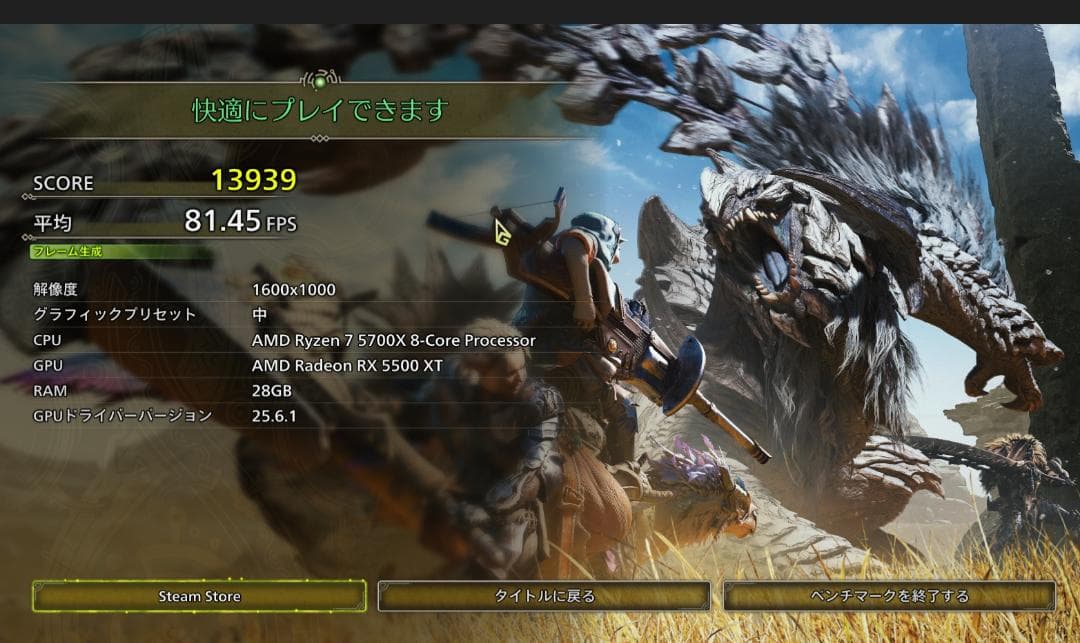Select タイトルに戻る to return to title

544,596
